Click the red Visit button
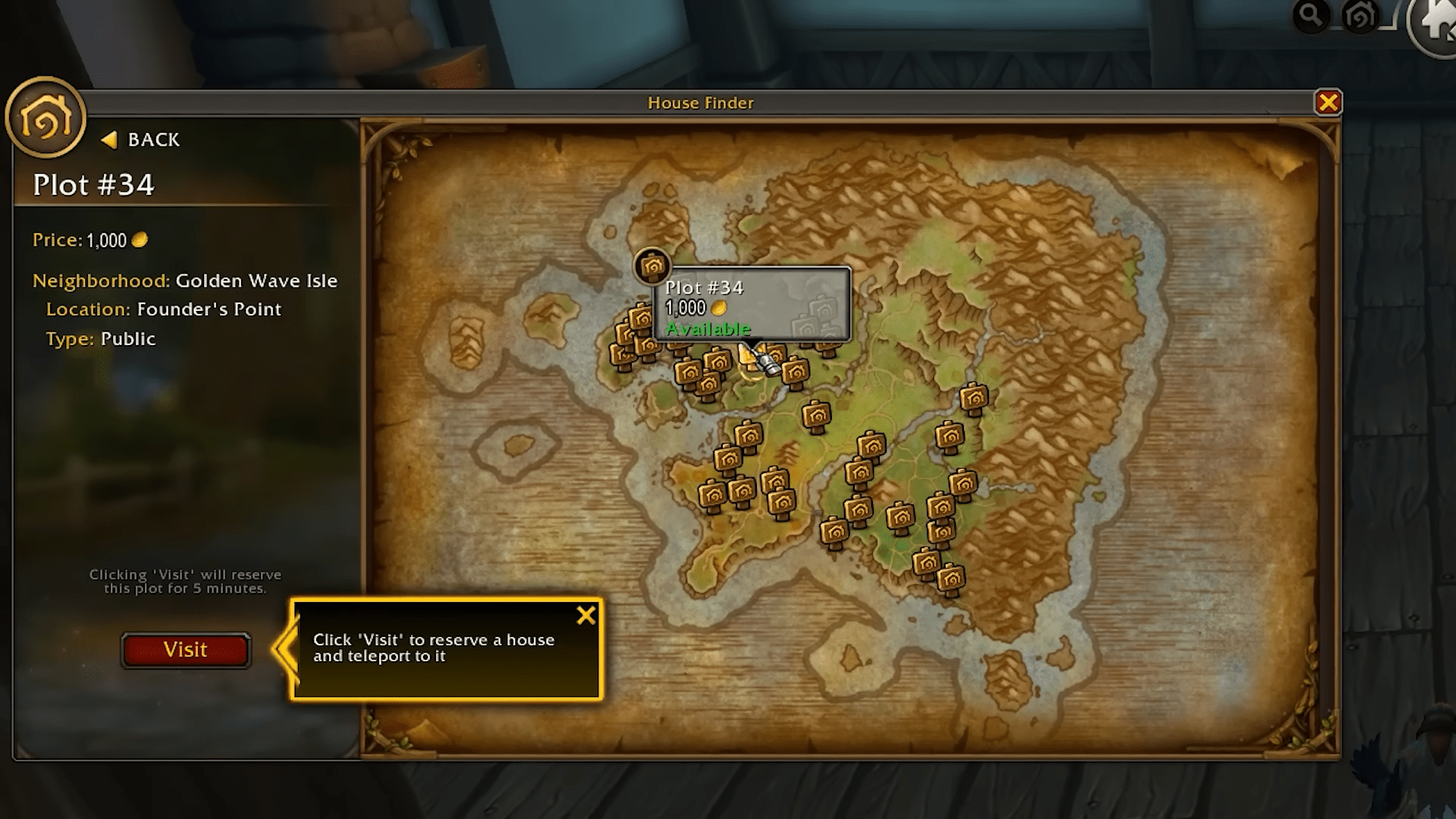 185,650
